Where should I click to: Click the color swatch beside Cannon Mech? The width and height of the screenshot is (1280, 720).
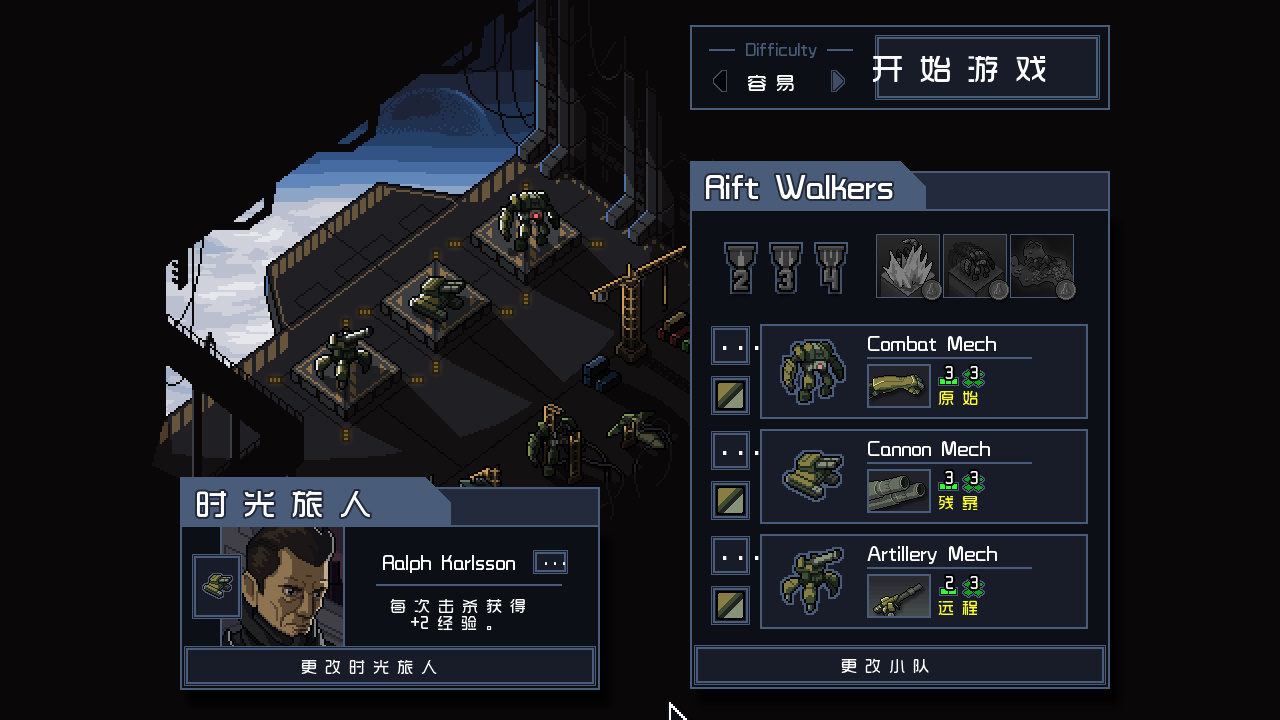tap(731, 500)
